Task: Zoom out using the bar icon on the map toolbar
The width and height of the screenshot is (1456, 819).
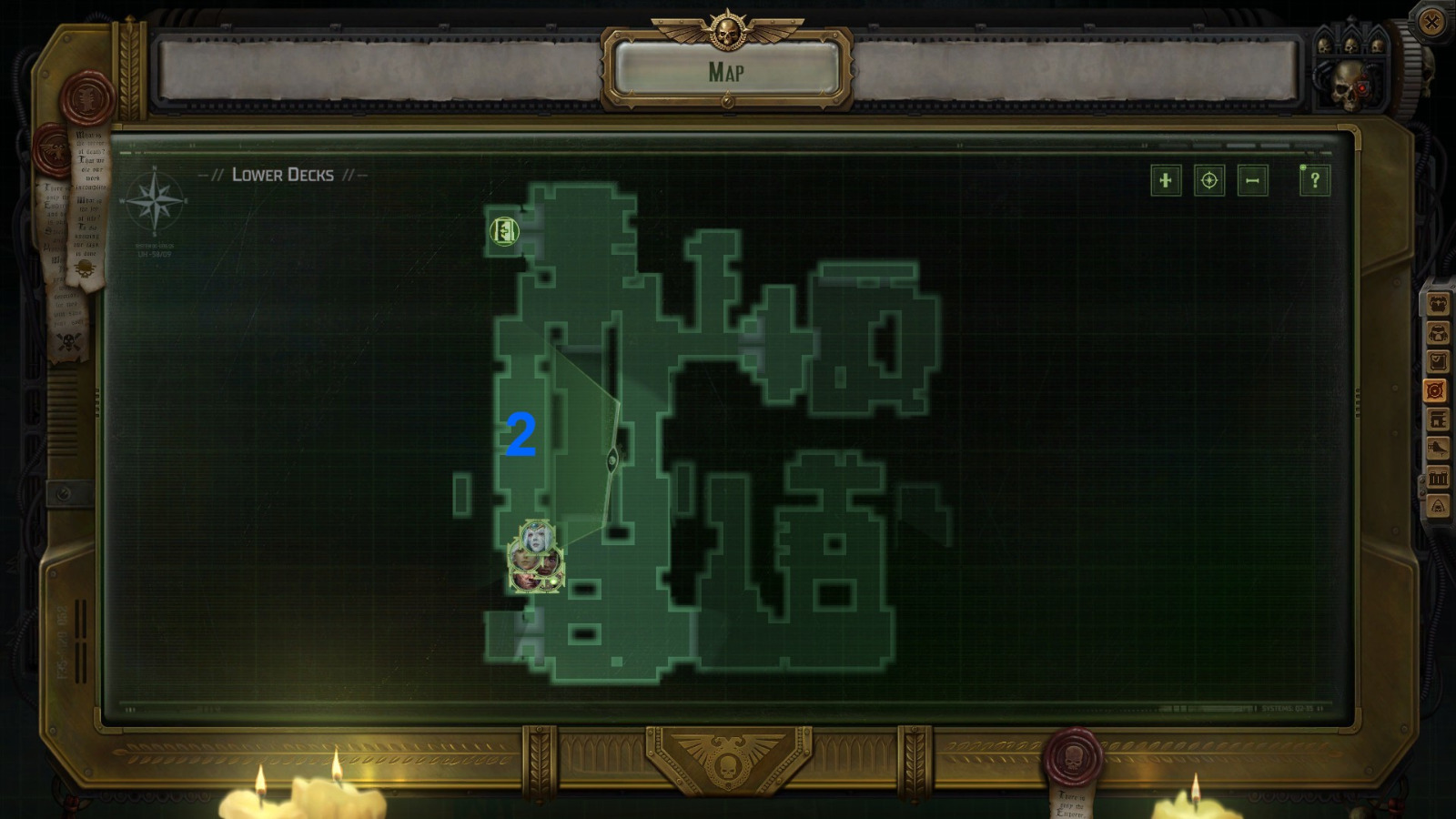Action: 1253,181
